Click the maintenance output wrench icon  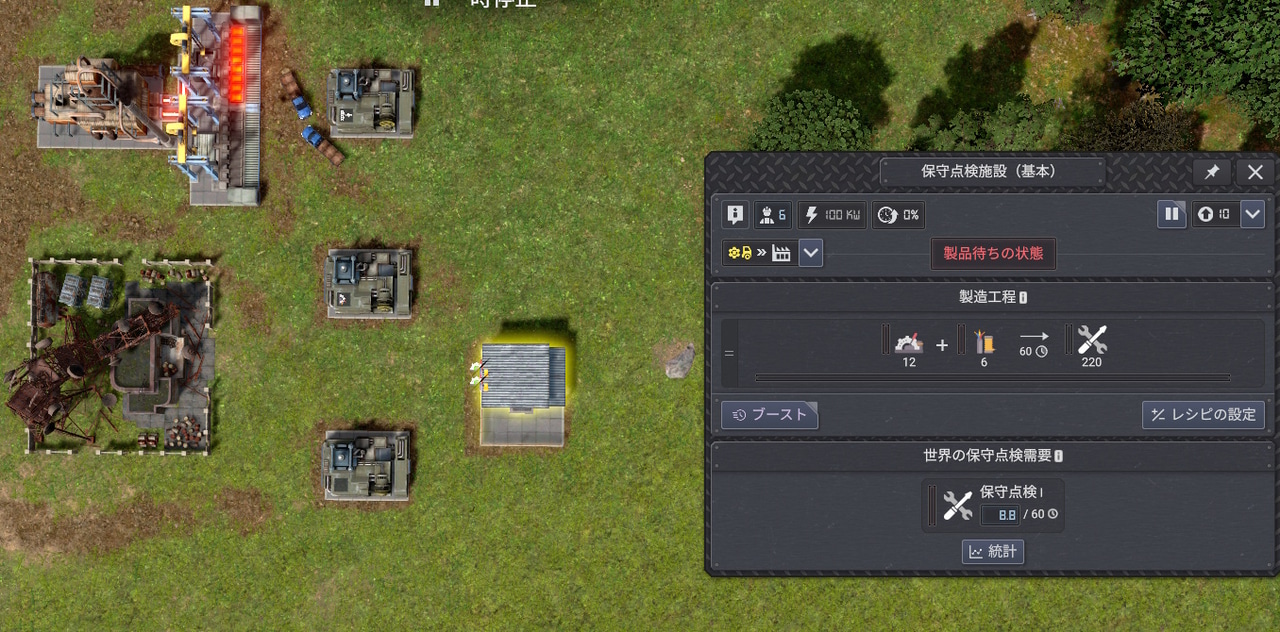coord(1091,342)
